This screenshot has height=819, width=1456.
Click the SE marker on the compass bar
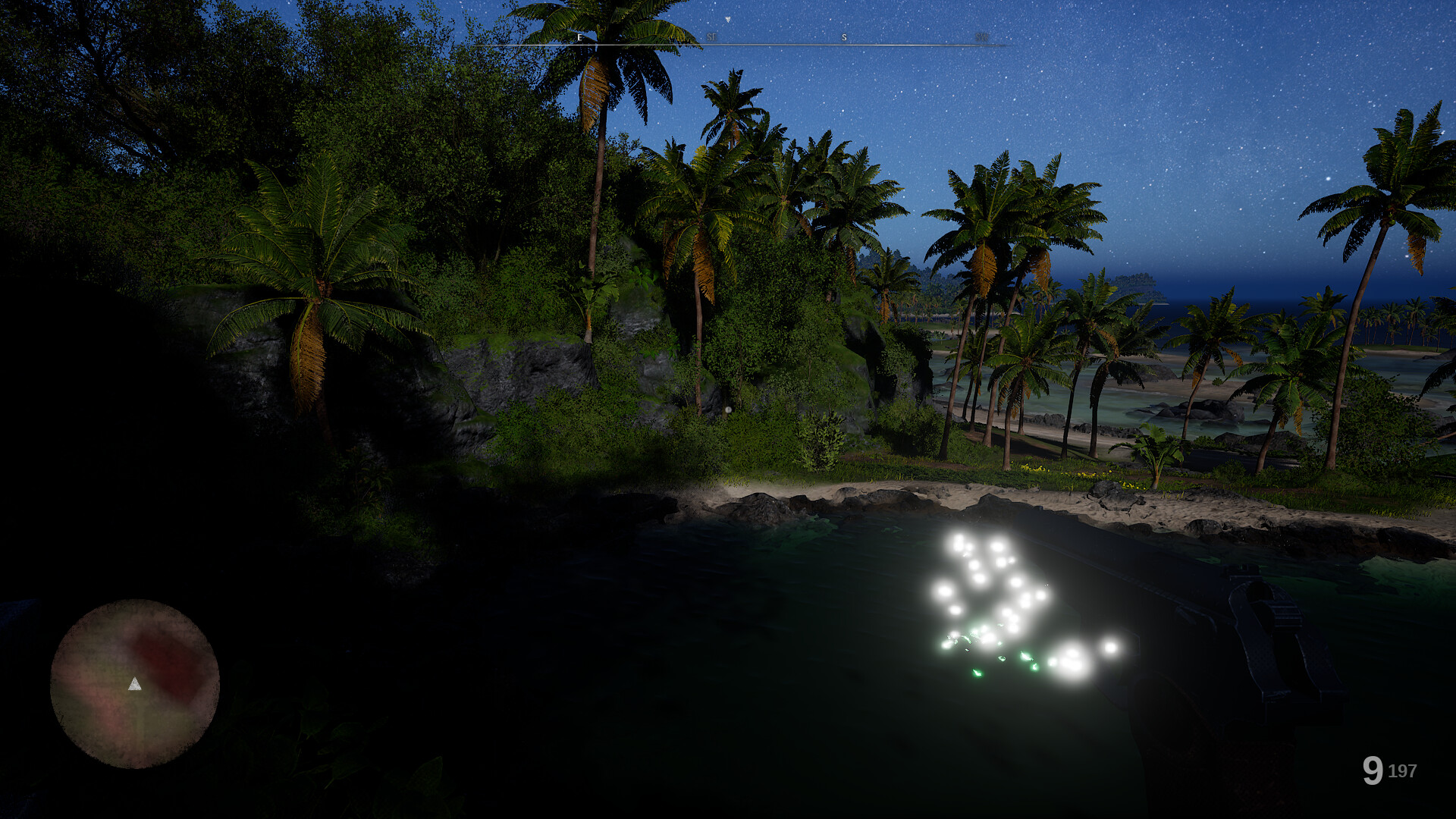click(710, 36)
